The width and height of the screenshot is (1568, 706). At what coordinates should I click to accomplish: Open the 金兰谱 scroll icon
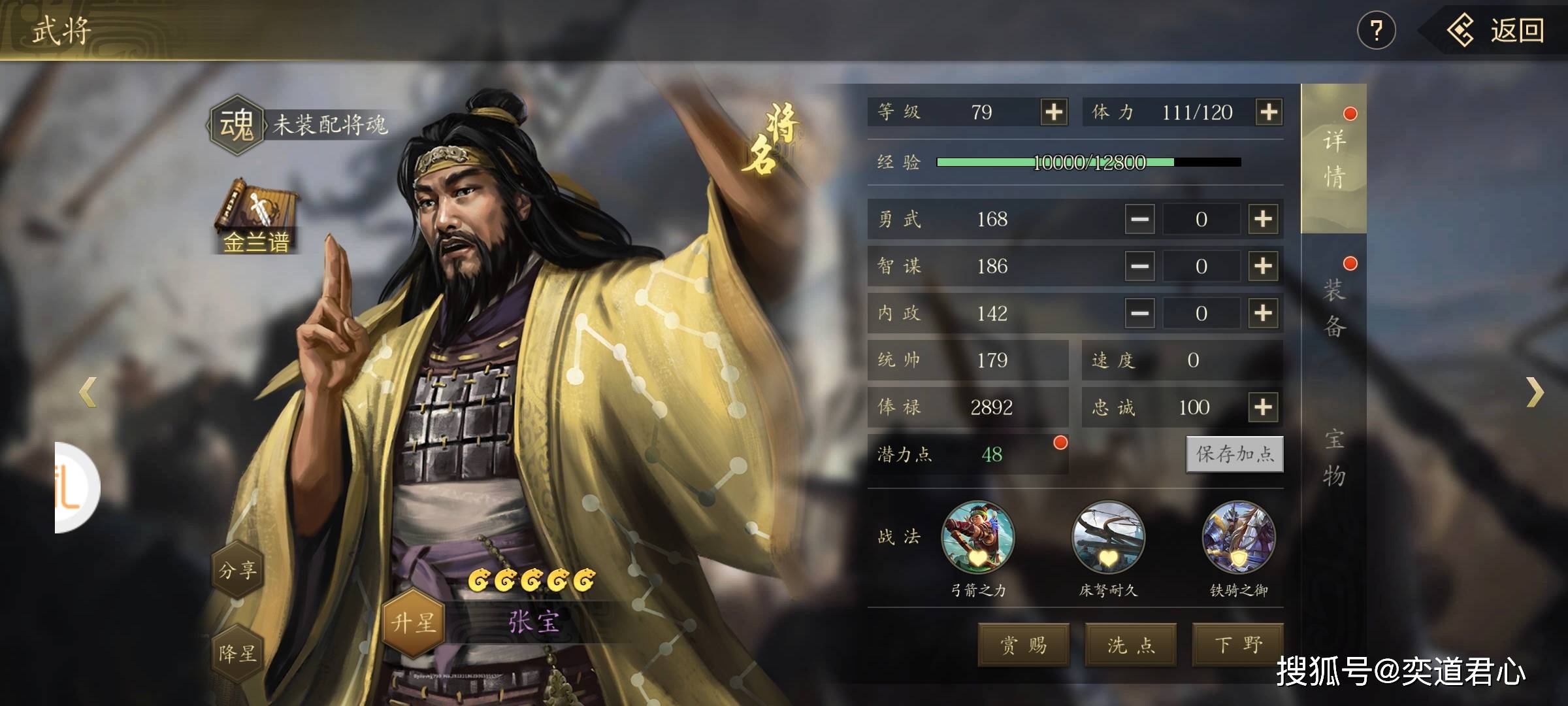(256, 217)
